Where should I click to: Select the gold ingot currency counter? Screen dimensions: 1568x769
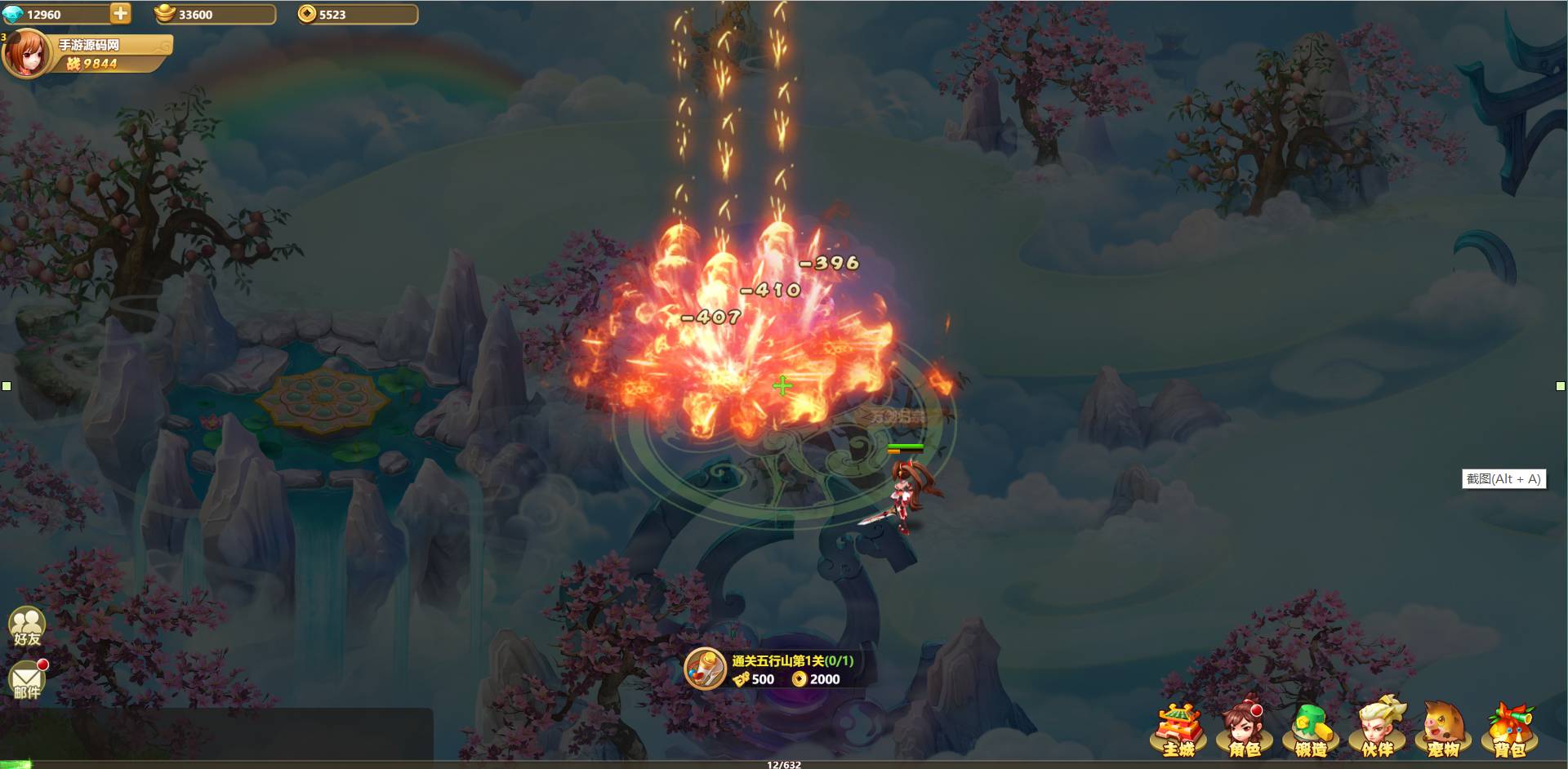coord(215,15)
